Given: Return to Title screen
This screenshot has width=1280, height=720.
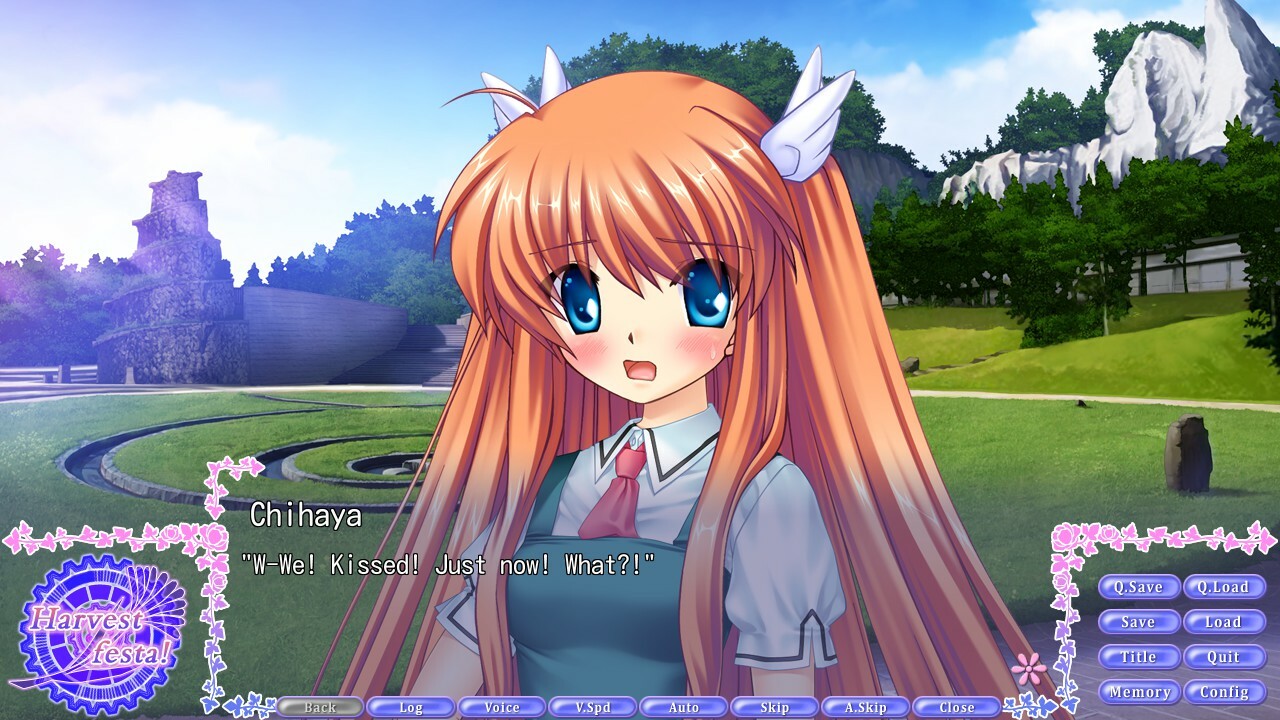Looking at the screenshot, I should coord(1140,657).
